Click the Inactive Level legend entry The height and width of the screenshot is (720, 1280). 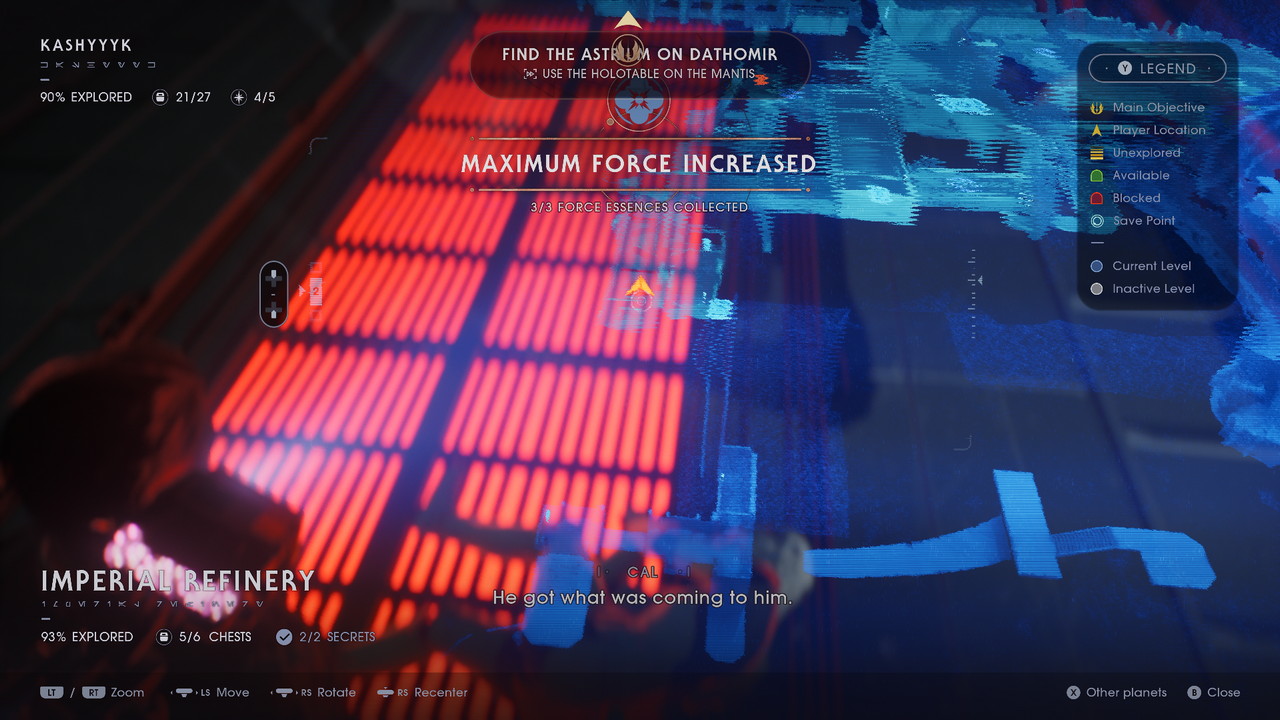(x=1152, y=289)
